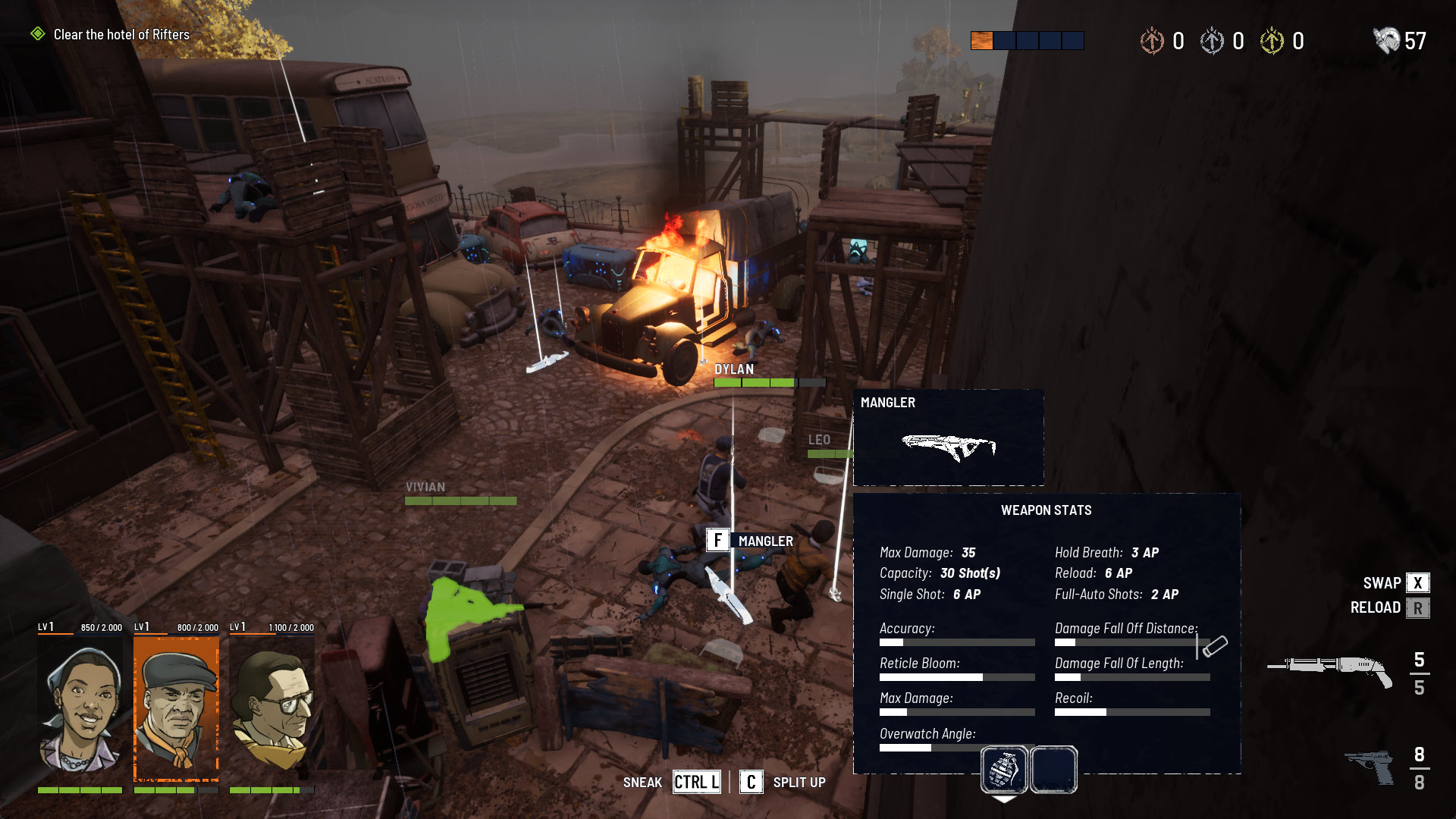Viewport: 1456px width, 819px height.
Task: Click the Mangler weapon preview image
Action: click(948, 447)
